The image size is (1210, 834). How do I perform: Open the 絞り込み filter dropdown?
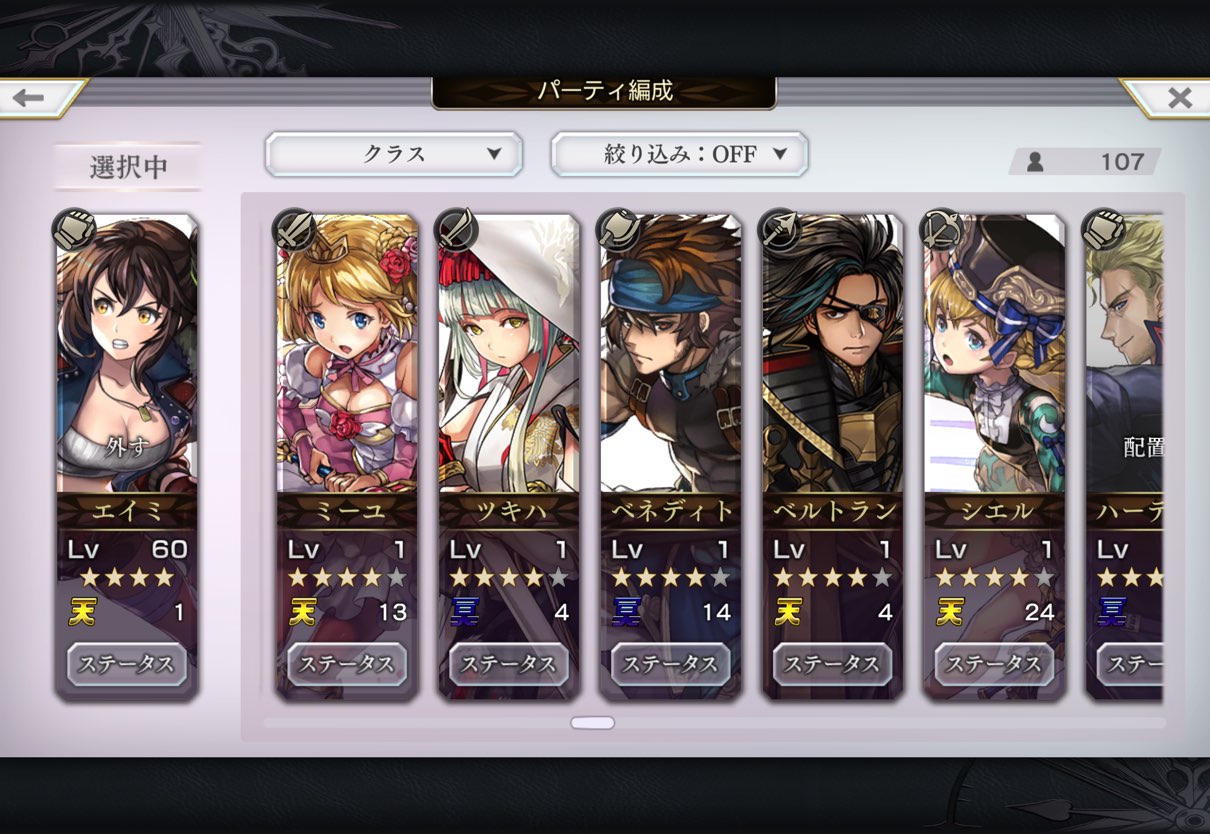(679, 154)
